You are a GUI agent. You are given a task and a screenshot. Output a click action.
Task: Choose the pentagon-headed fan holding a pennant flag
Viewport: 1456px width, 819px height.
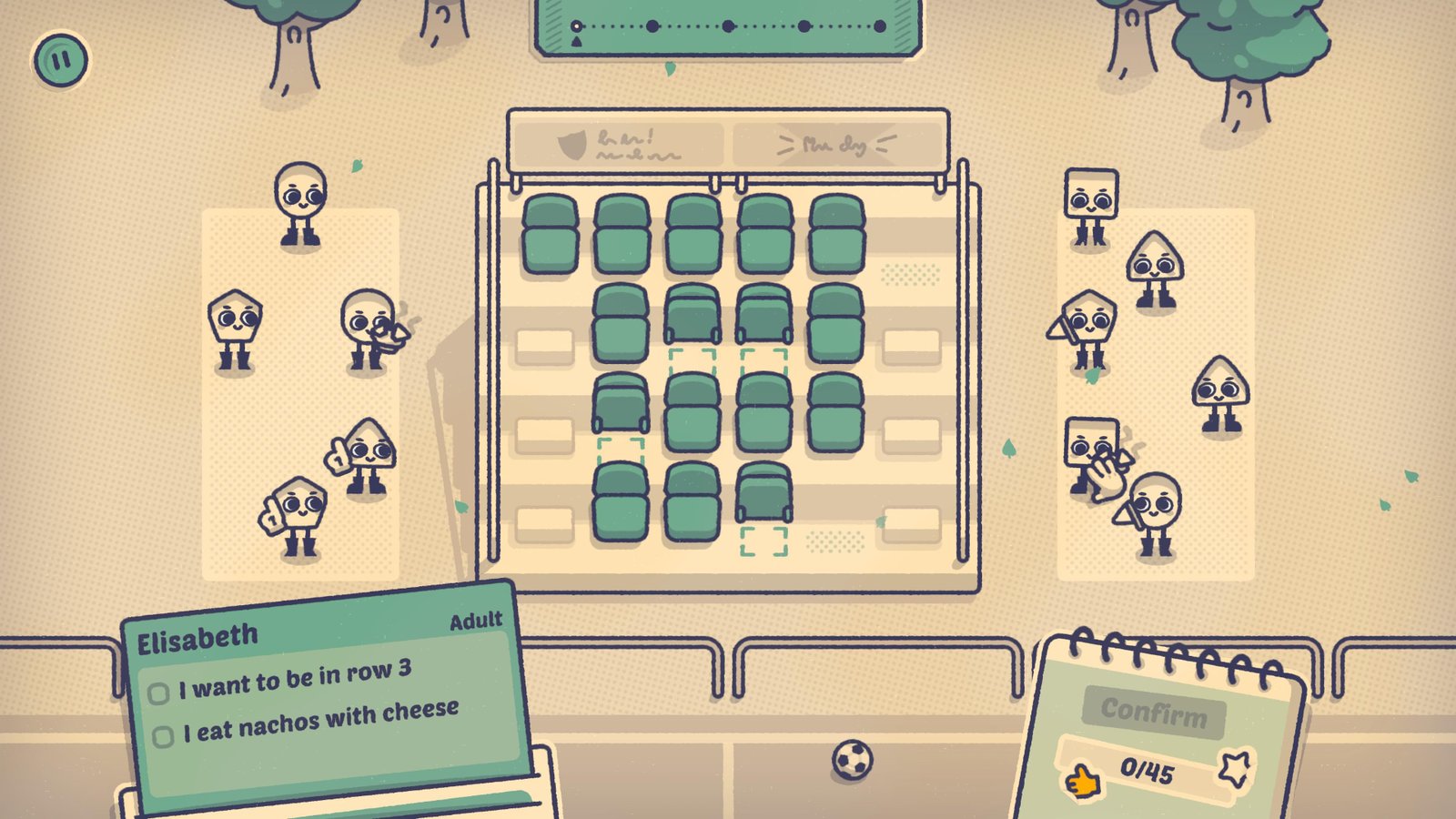coord(1088,329)
